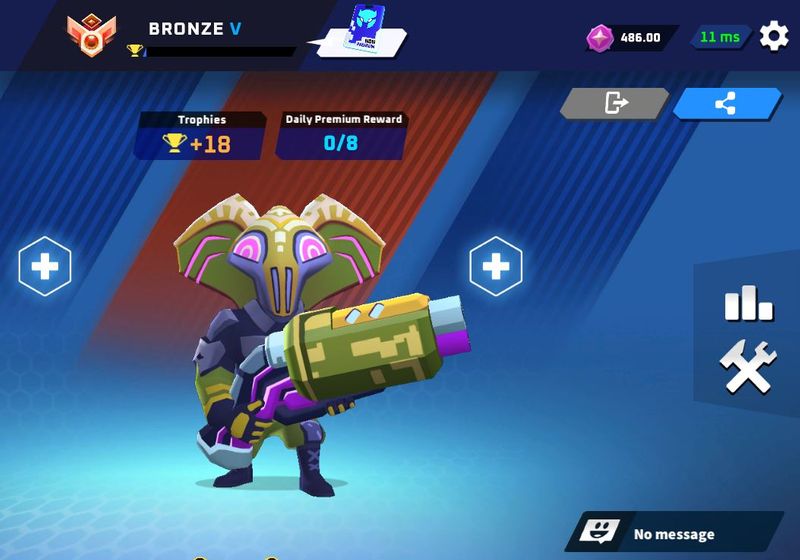The image size is (800, 560).
Task: Click the gray exit button
Action: click(x=614, y=103)
